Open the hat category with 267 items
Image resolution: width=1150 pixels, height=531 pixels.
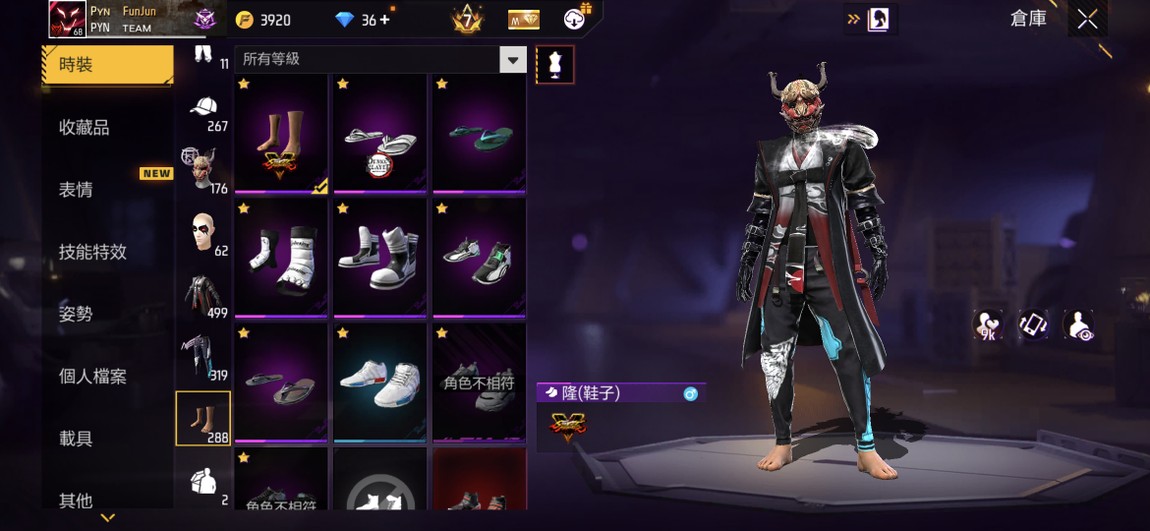tap(204, 113)
